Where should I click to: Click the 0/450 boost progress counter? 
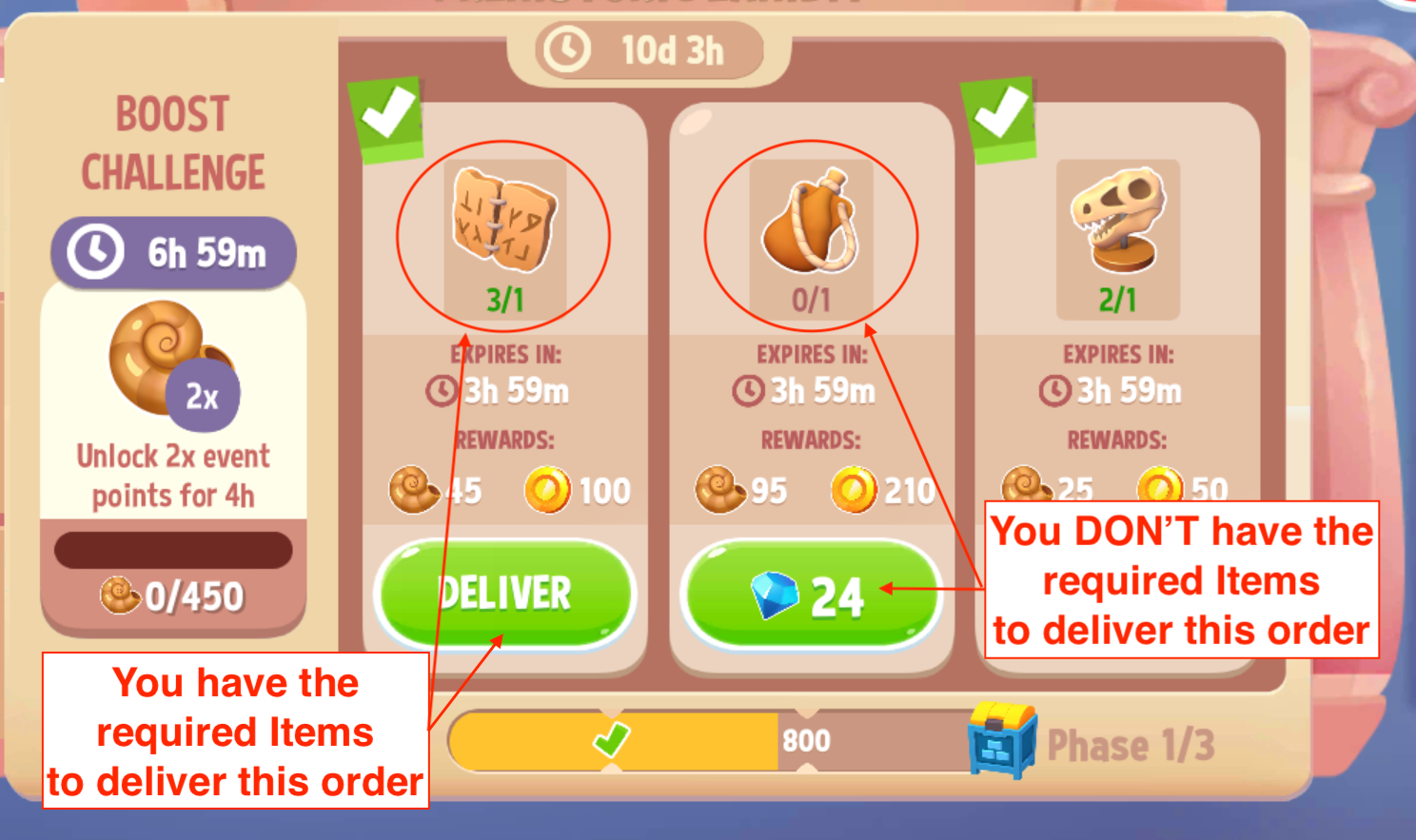tap(173, 596)
